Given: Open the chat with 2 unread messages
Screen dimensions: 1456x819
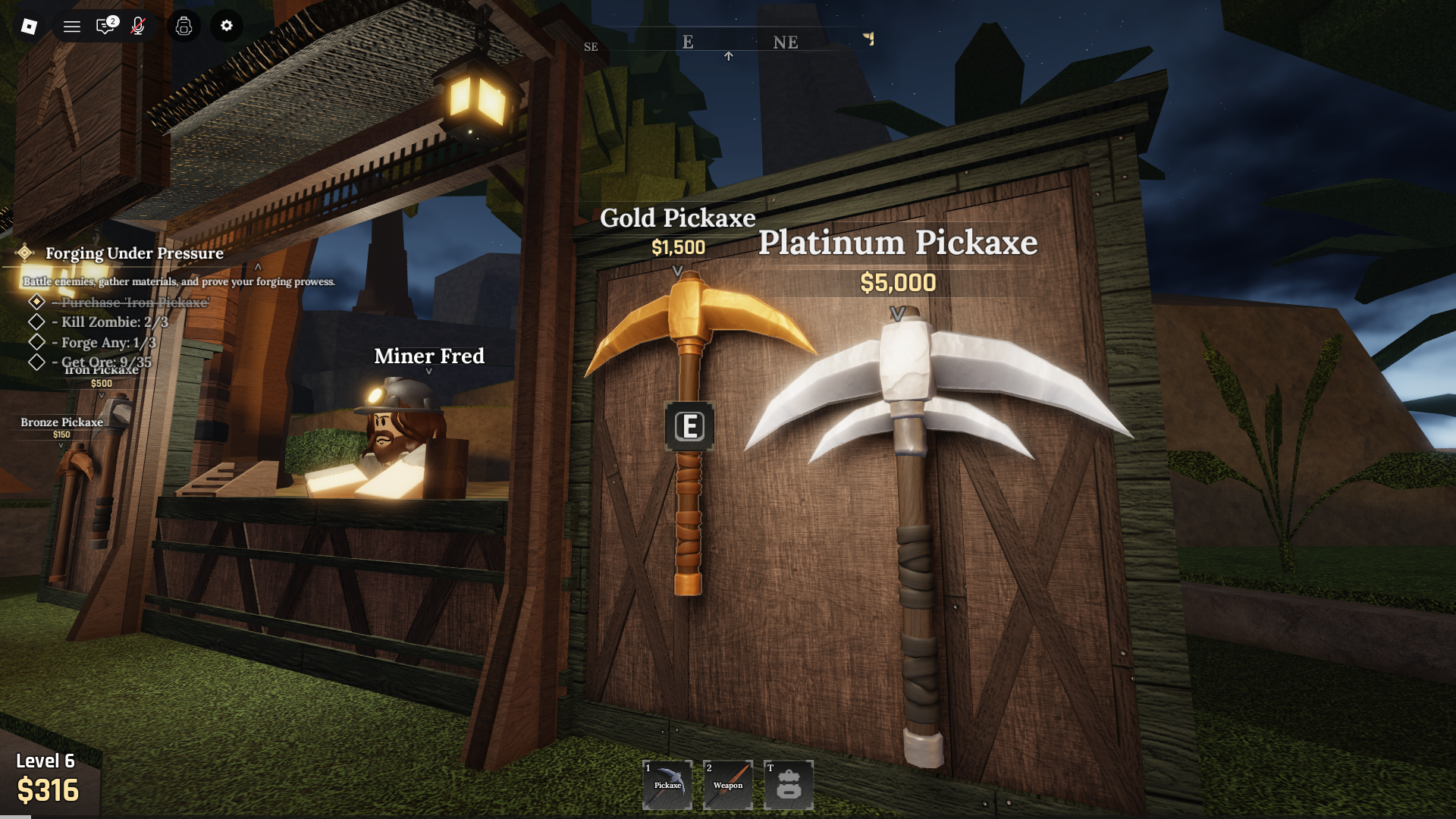Looking at the screenshot, I should click(x=106, y=27).
